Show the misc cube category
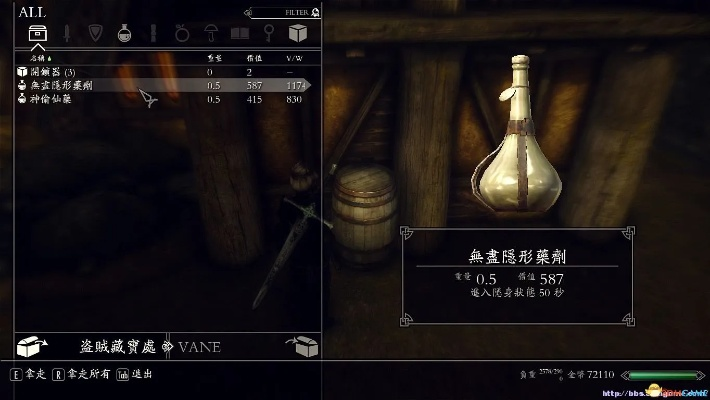710x400 pixels. point(298,35)
